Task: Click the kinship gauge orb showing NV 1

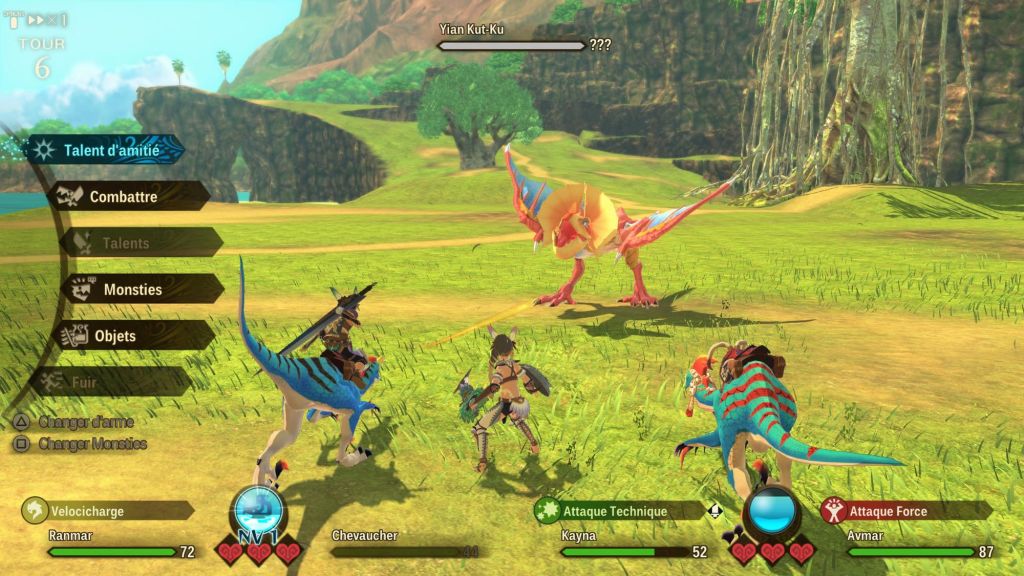Action: (x=258, y=514)
